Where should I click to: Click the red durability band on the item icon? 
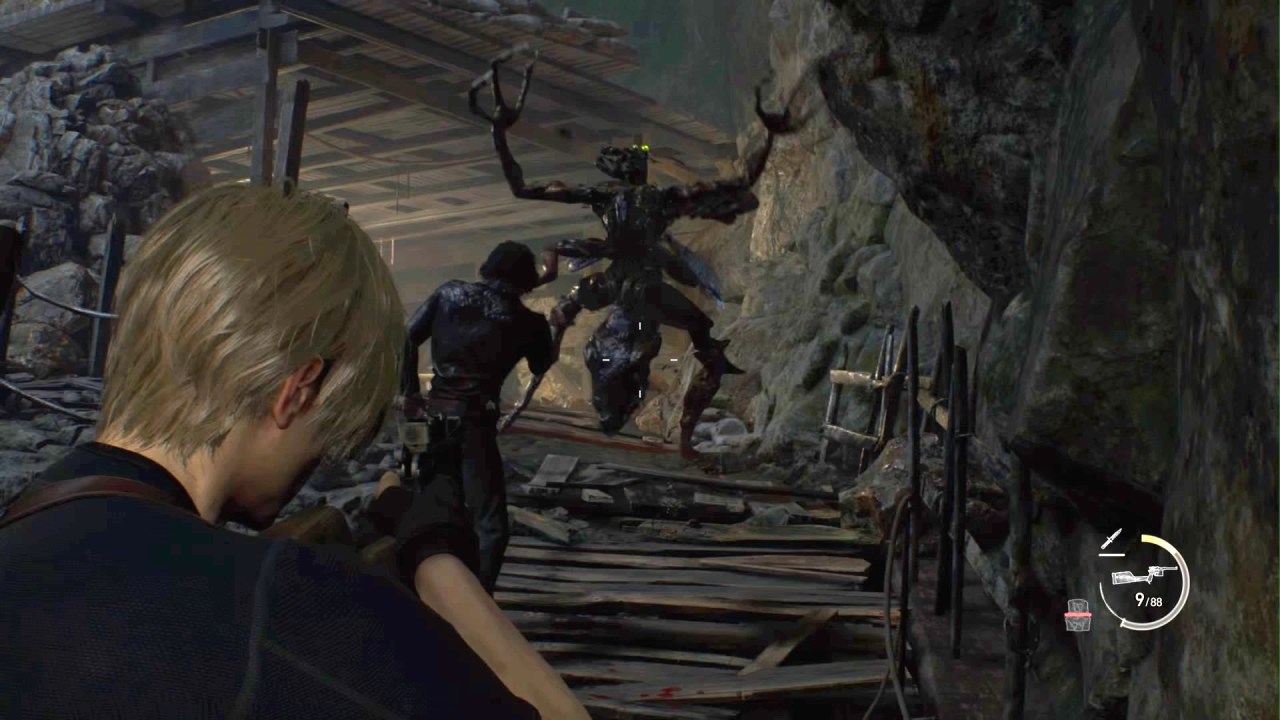click(x=1078, y=614)
